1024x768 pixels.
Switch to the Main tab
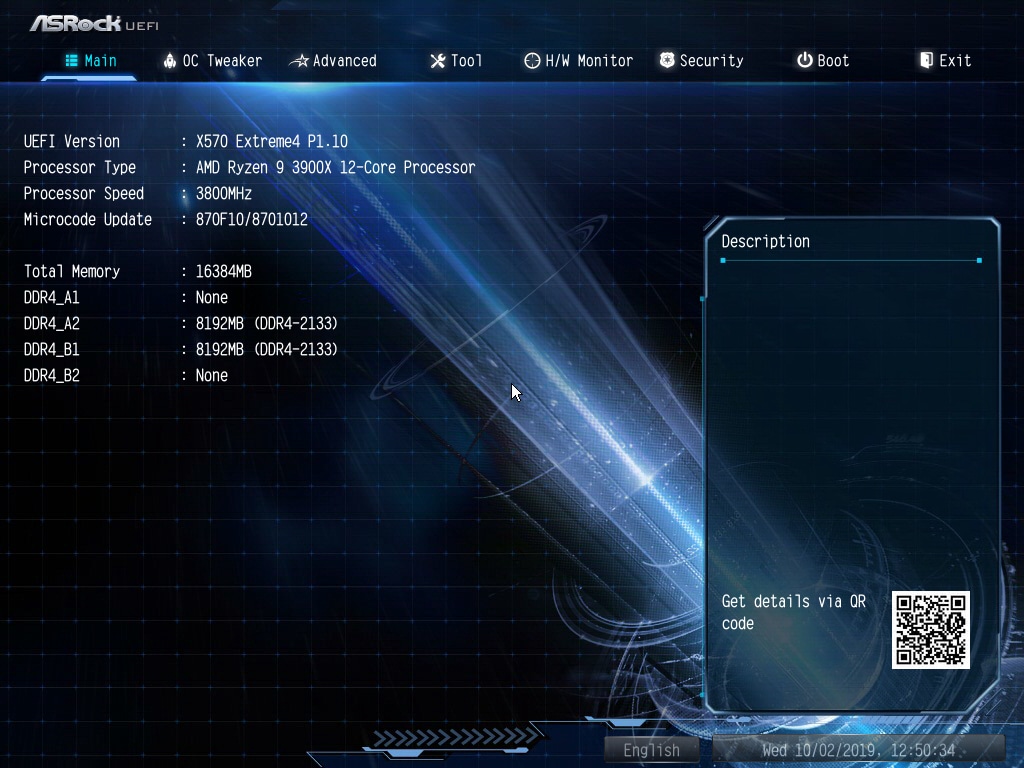[91, 61]
